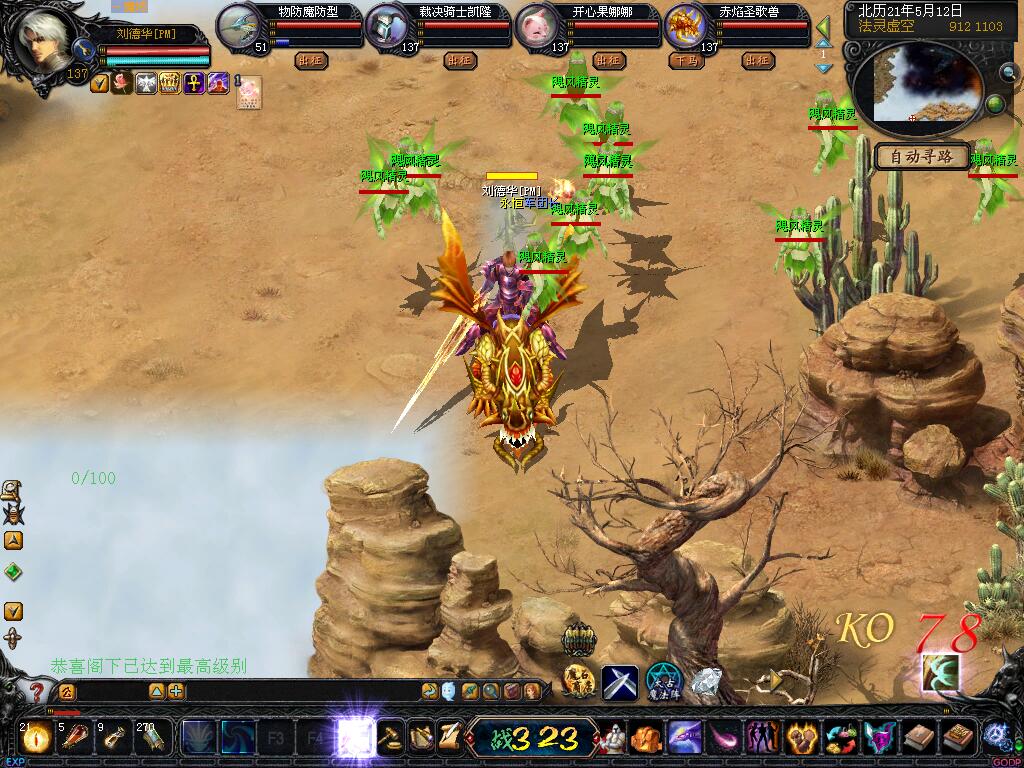Image resolution: width=1024 pixels, height=768 pixels.
Task: Select the 裁决骑士凯隆 pet portrait
Action: pos(387,26)
